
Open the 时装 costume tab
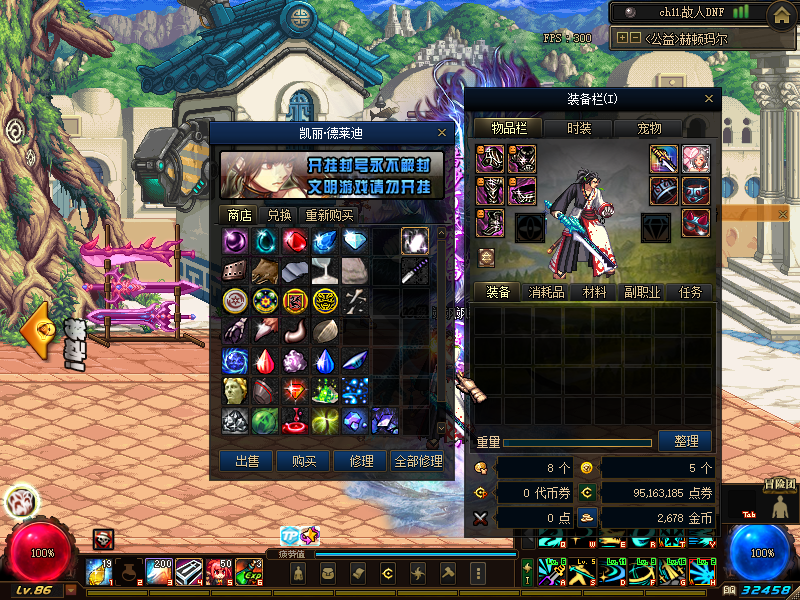click(x=579, y=128)
